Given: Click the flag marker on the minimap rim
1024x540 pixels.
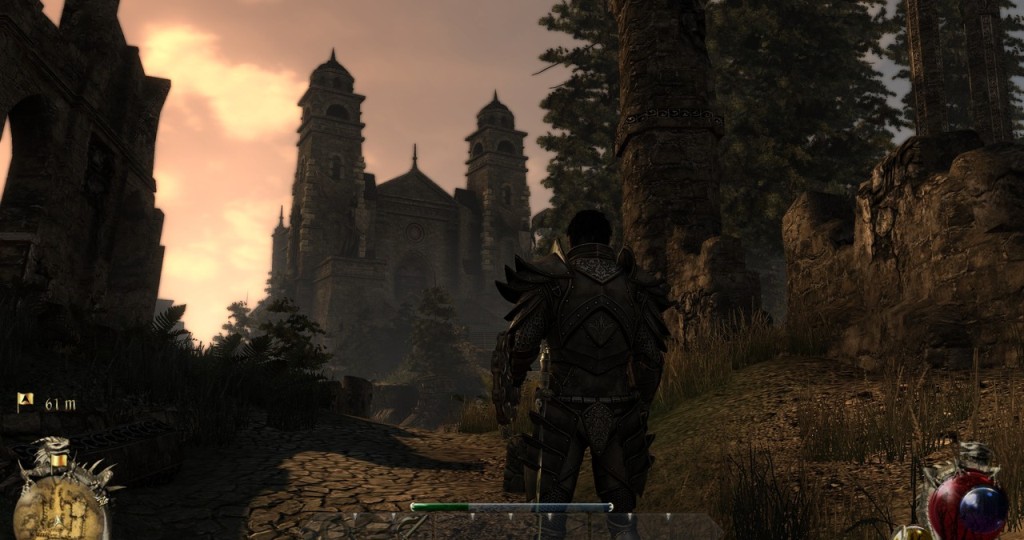Looking at the screenshot, I should [60, 460].
